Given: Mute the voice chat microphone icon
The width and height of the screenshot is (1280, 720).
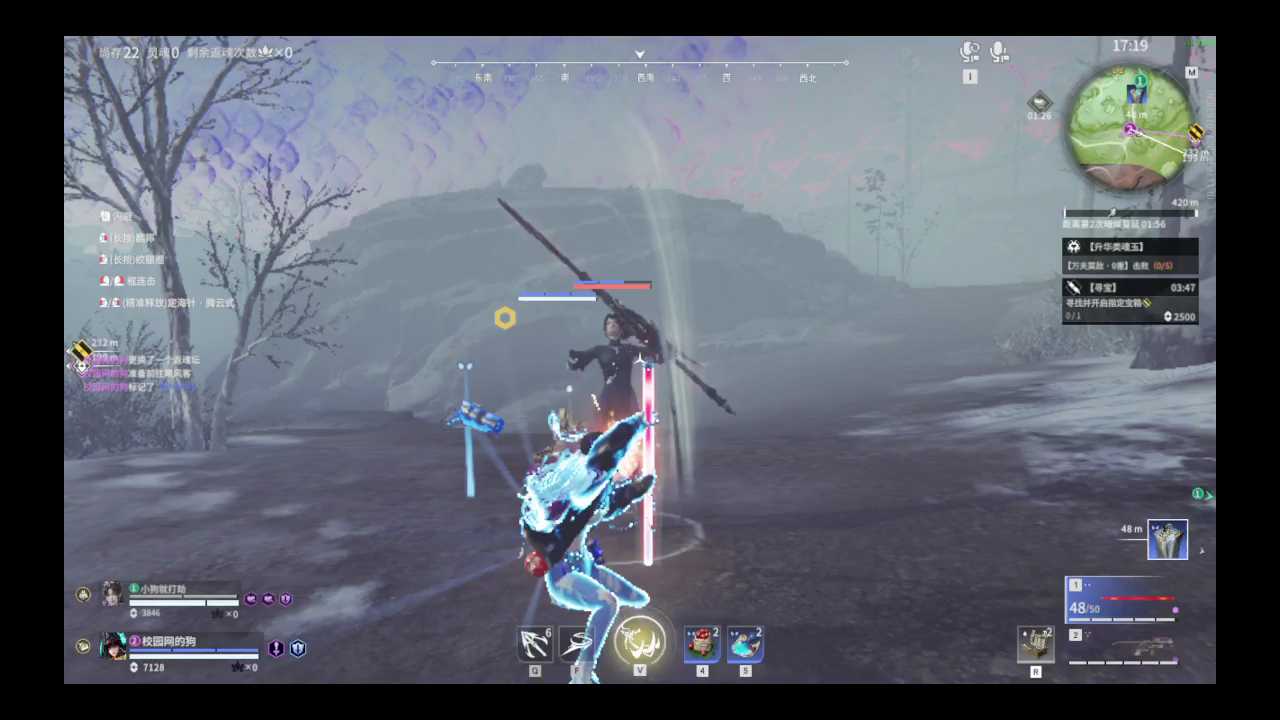Looking at the screenshot, I should pyautogui.click(x=997, y=50).
